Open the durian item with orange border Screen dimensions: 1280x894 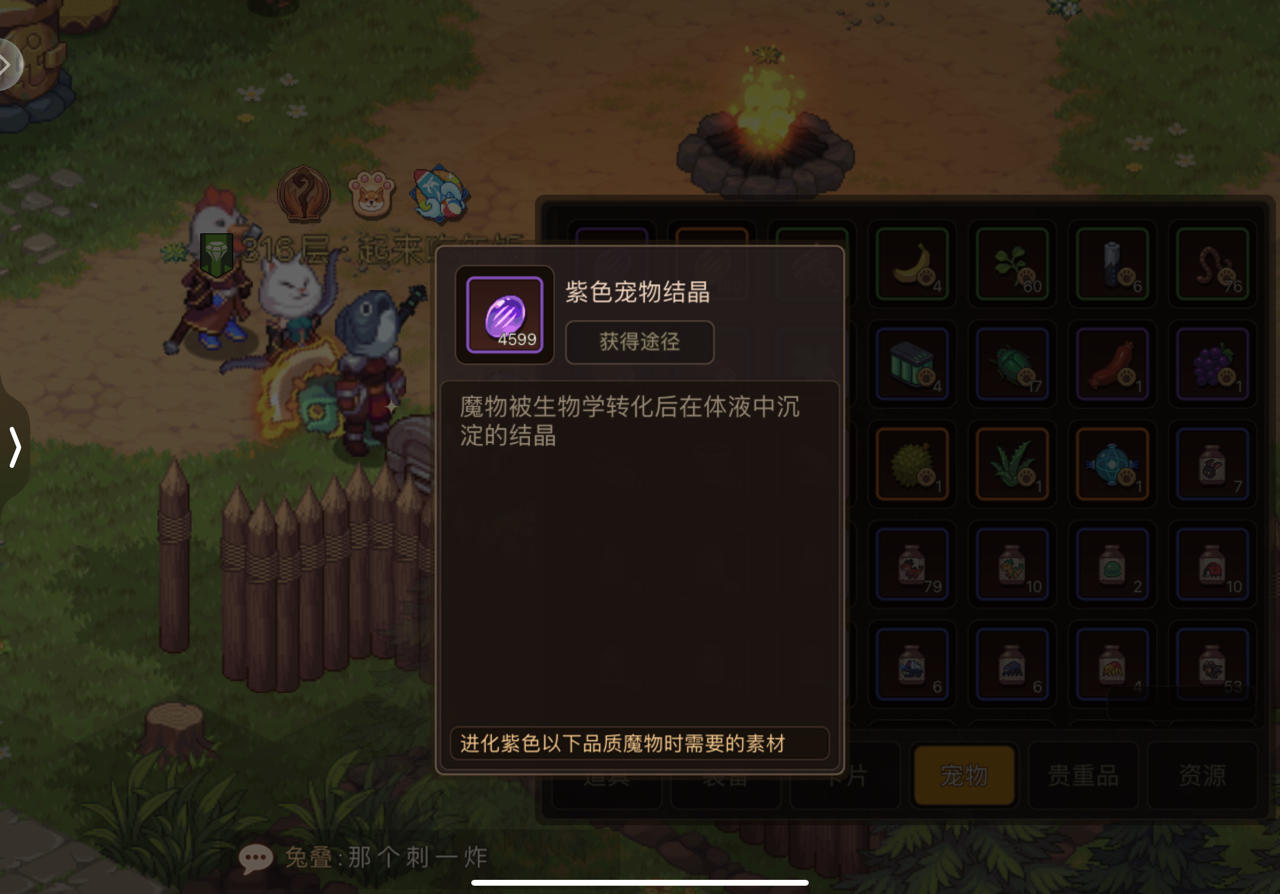[911, 464]
